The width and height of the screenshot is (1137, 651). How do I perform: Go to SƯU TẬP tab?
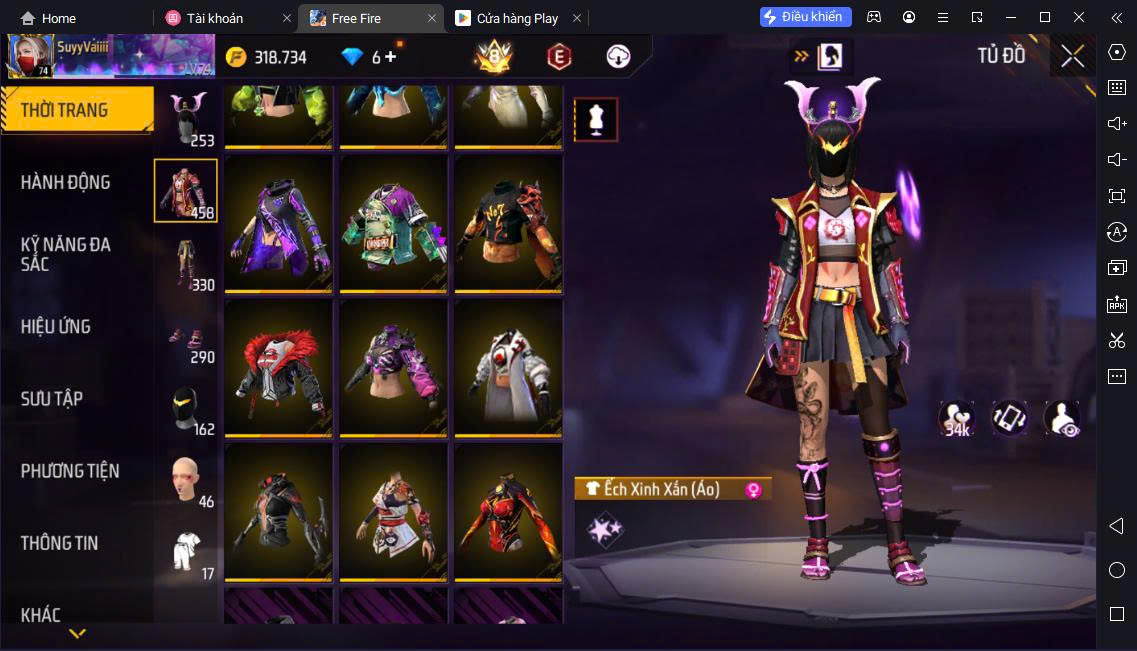click(52, 398)
